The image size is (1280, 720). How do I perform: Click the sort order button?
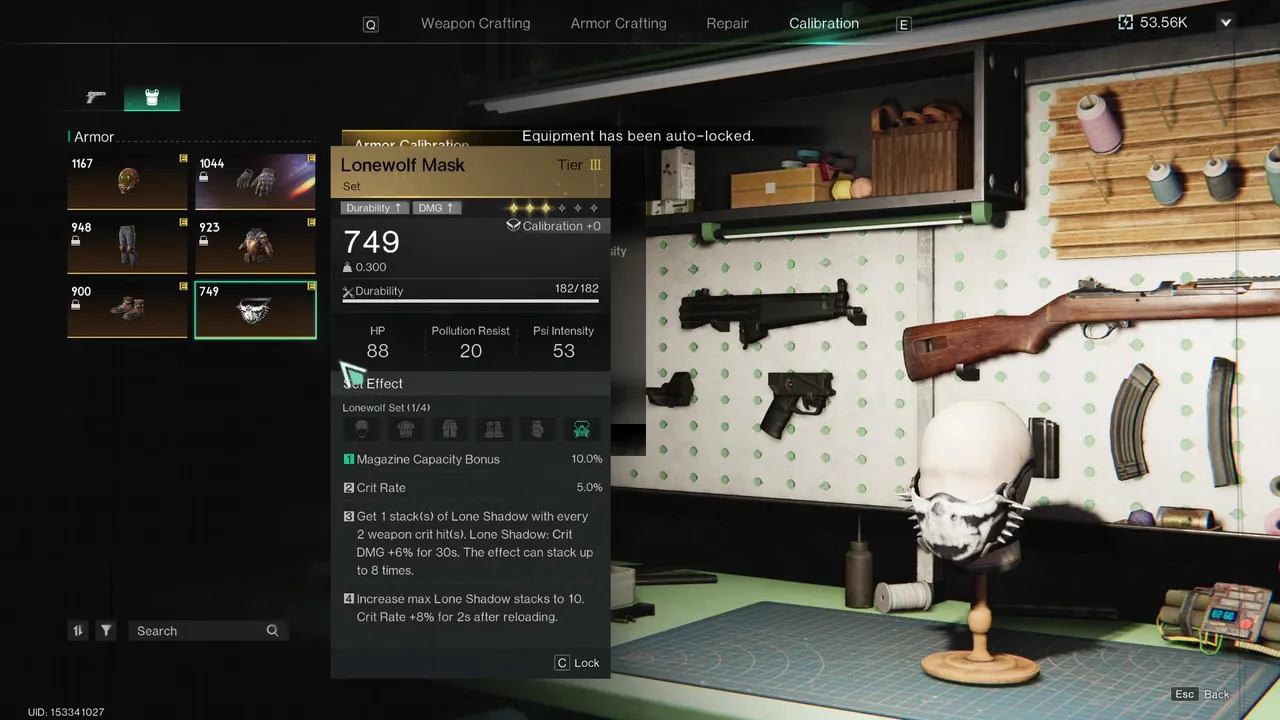click(x=78, y=631)
